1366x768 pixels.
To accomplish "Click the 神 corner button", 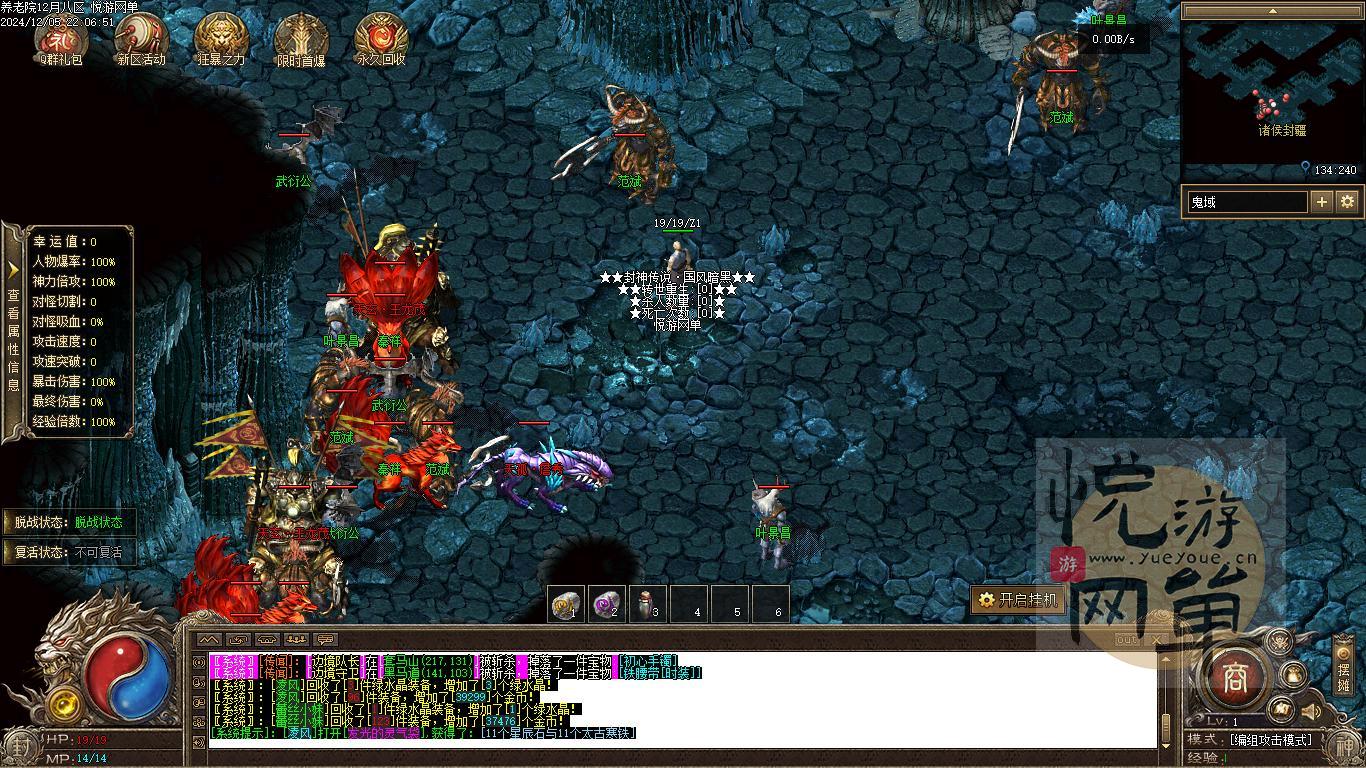I will click(1345, 746).
